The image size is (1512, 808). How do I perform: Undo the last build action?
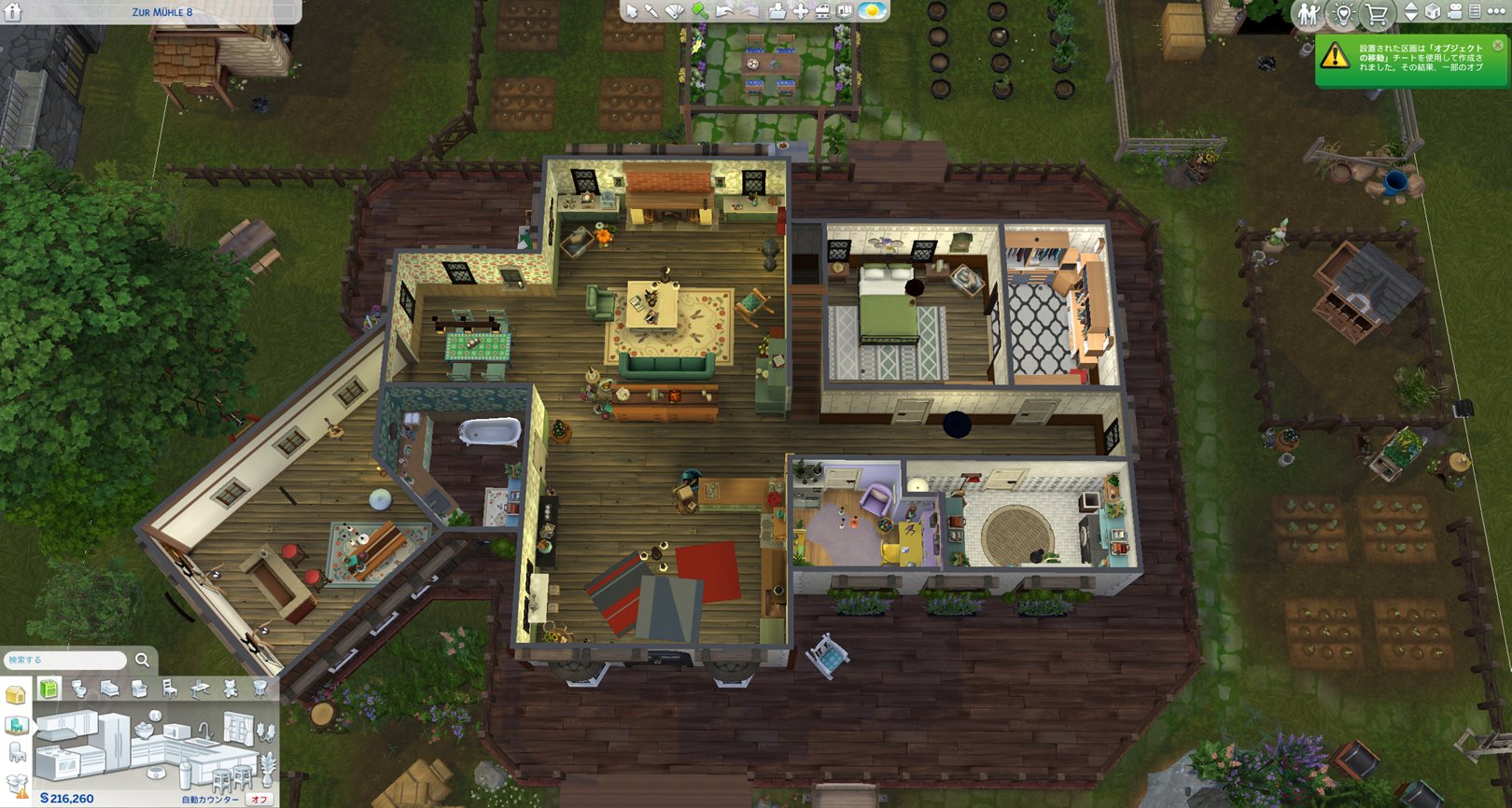coord(724,11)
